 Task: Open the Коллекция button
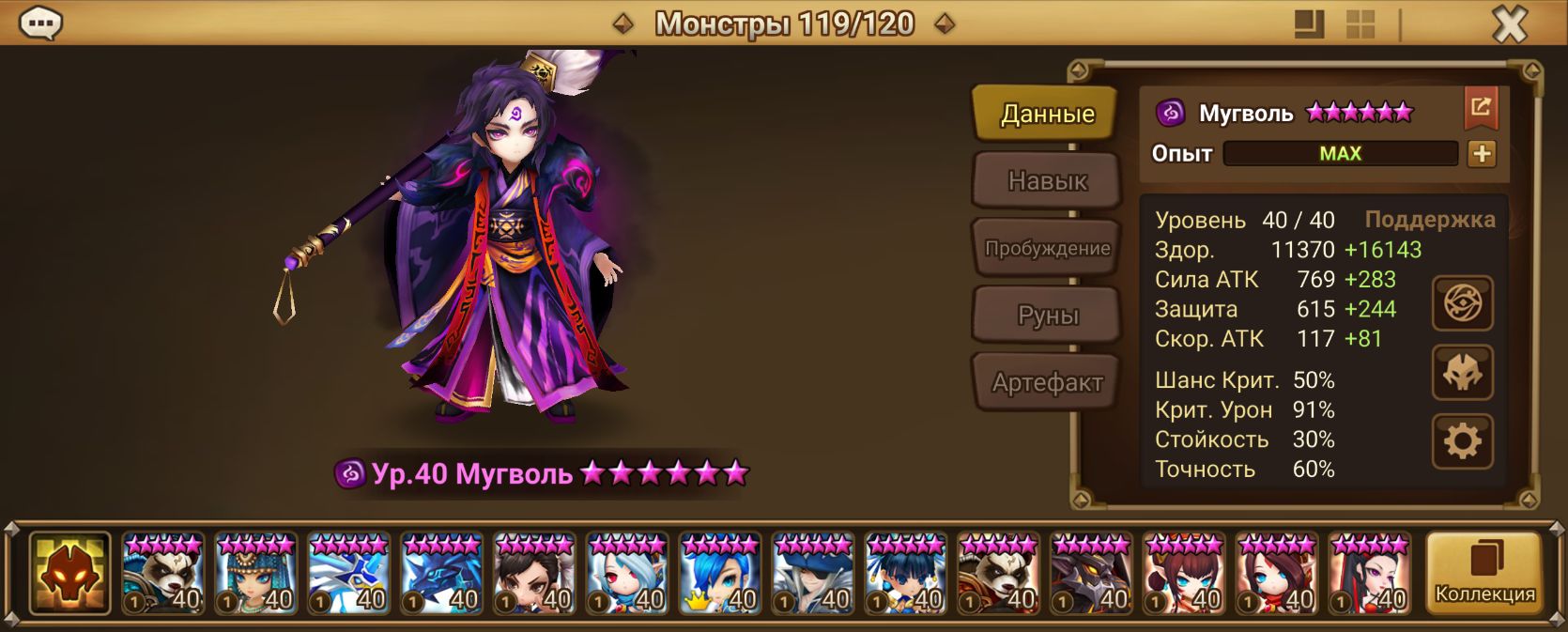[x=1483, y=573]
